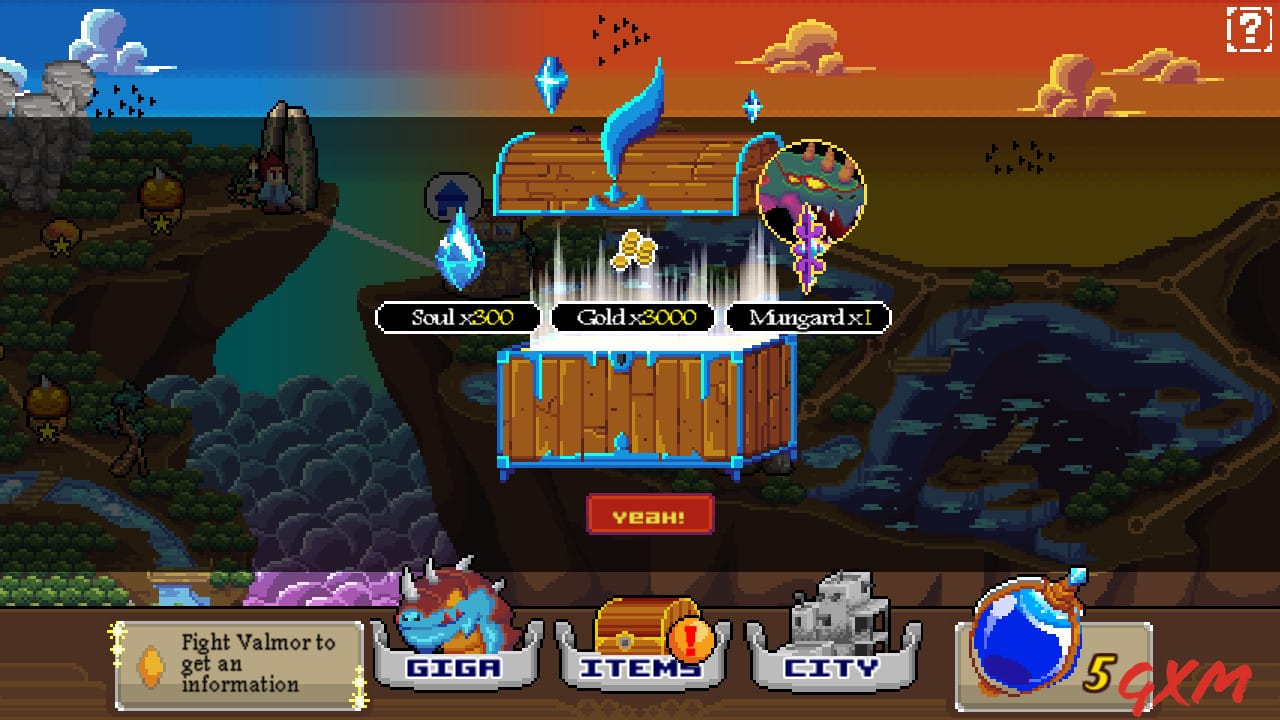Click the Gold x3000 reward label
This screenshot has width=1280, height=720.
click(x=634, y=317)
